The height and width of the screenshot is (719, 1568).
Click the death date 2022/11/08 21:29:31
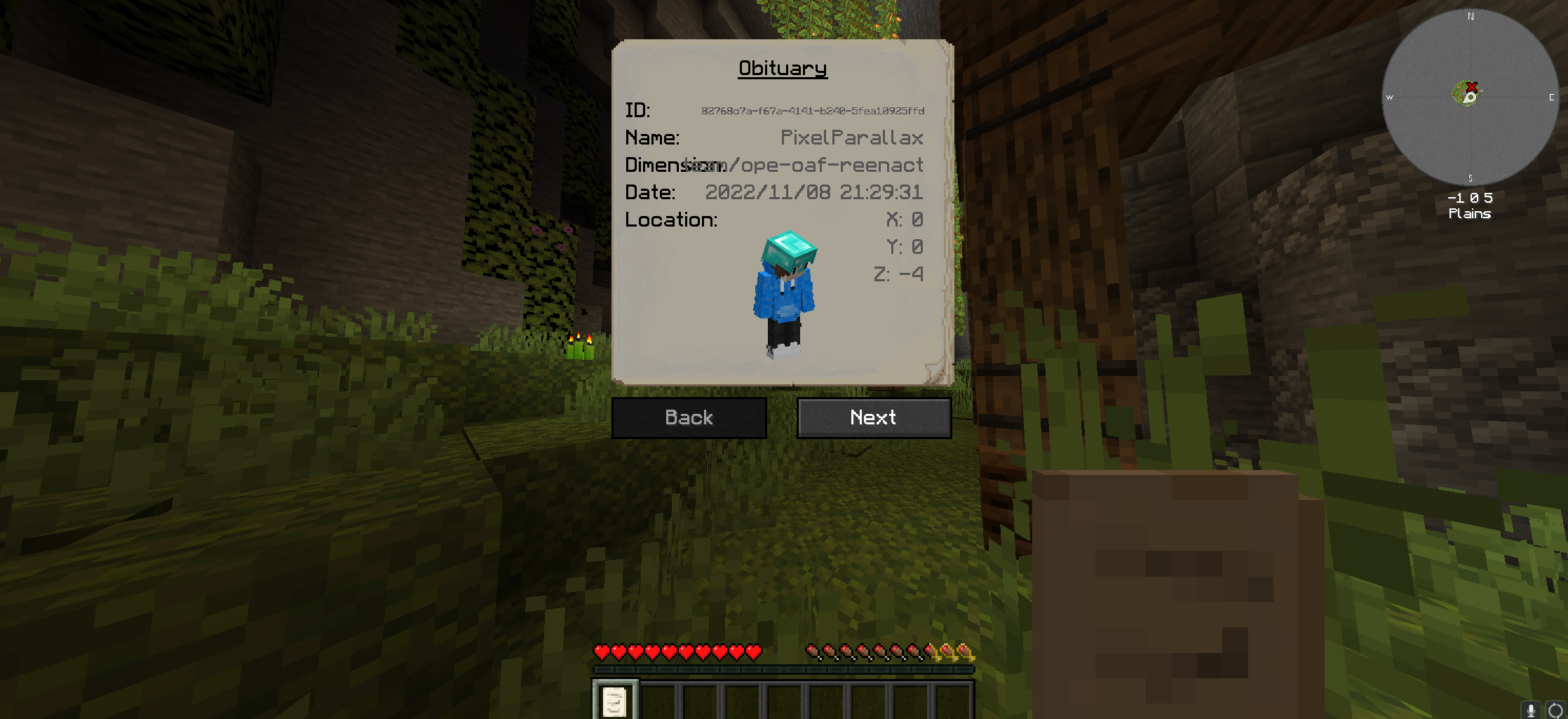click(815, 192)
